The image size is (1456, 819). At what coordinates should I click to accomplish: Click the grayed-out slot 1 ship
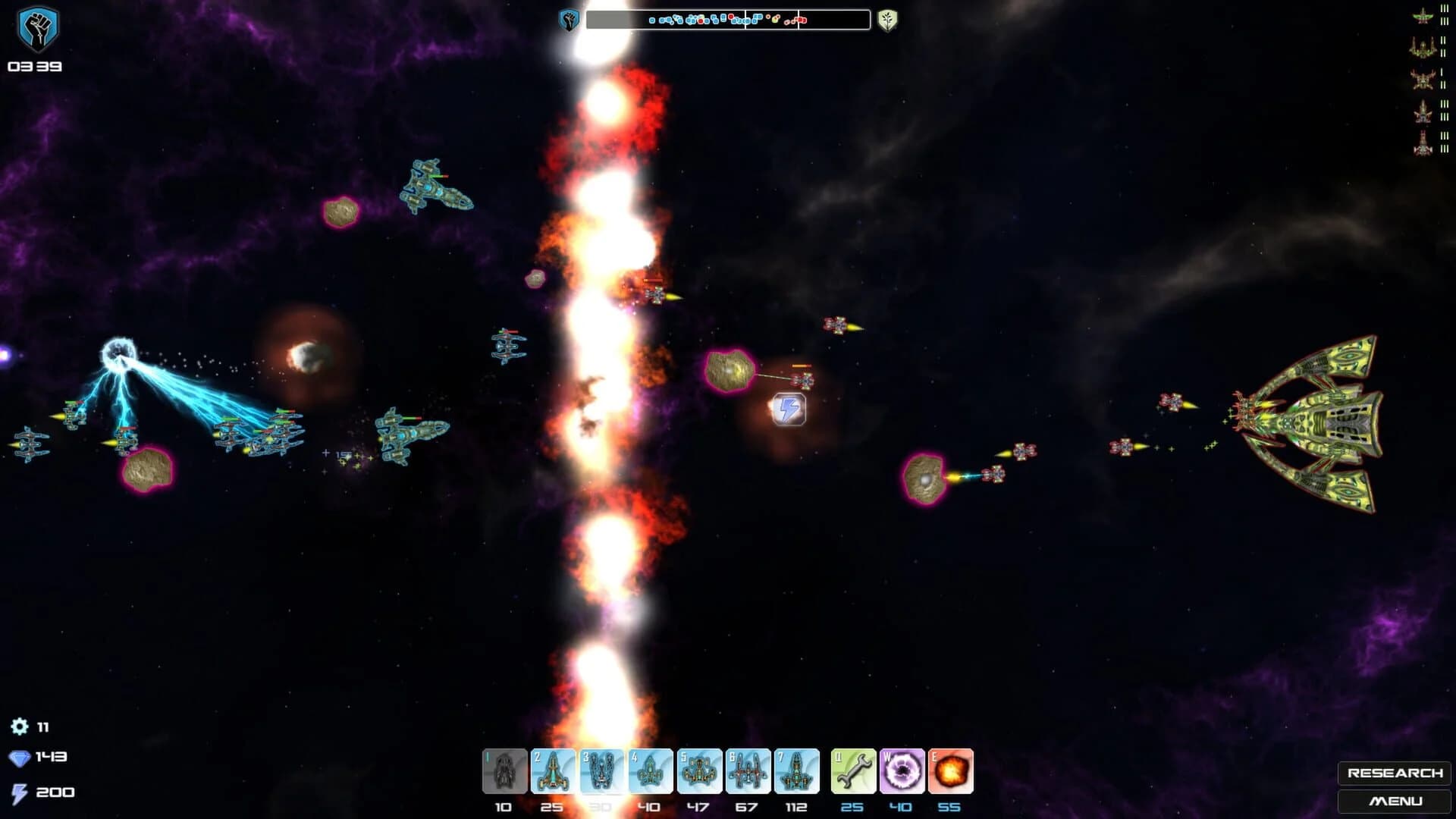tap(504, 770)
